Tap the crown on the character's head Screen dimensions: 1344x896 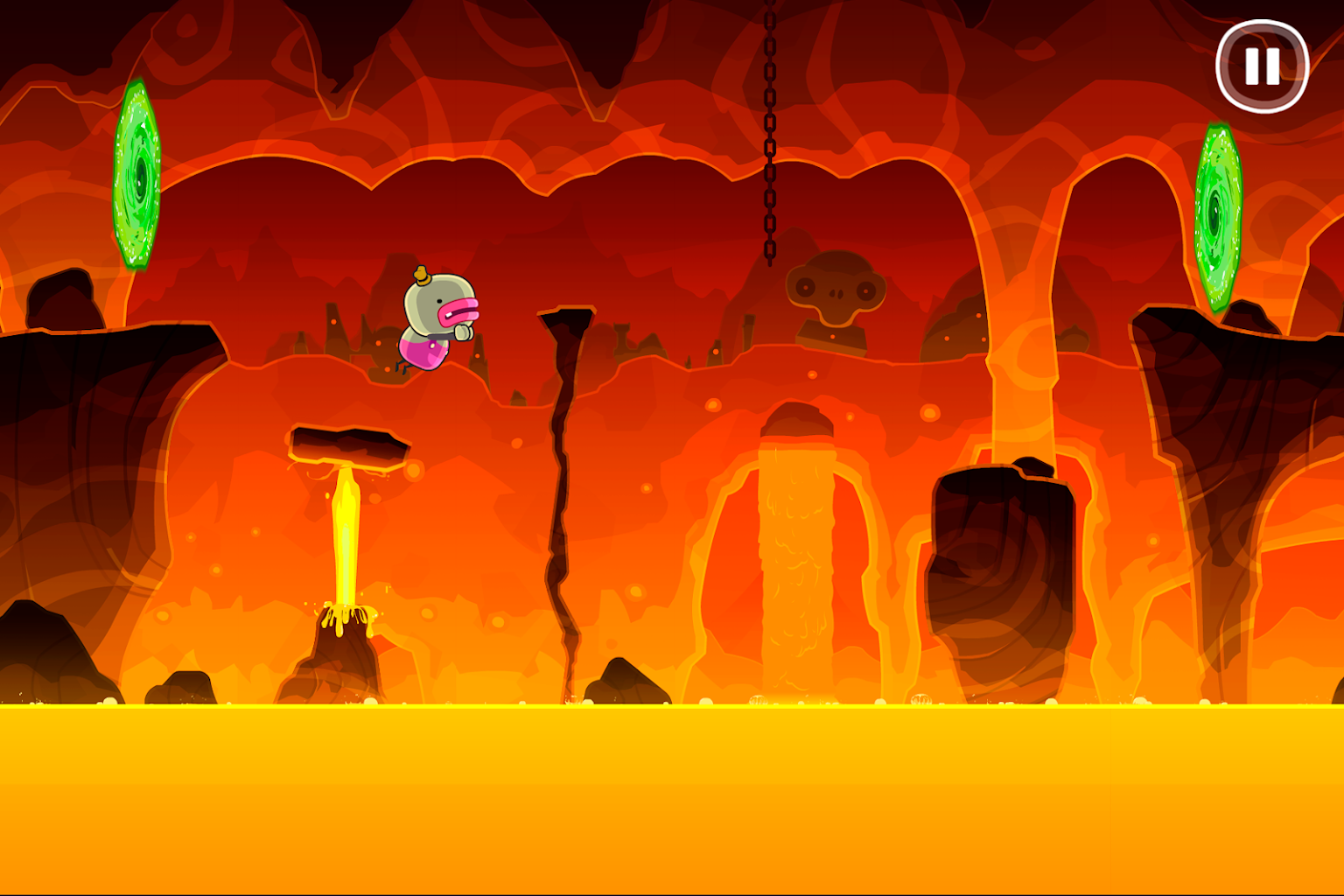423,276
